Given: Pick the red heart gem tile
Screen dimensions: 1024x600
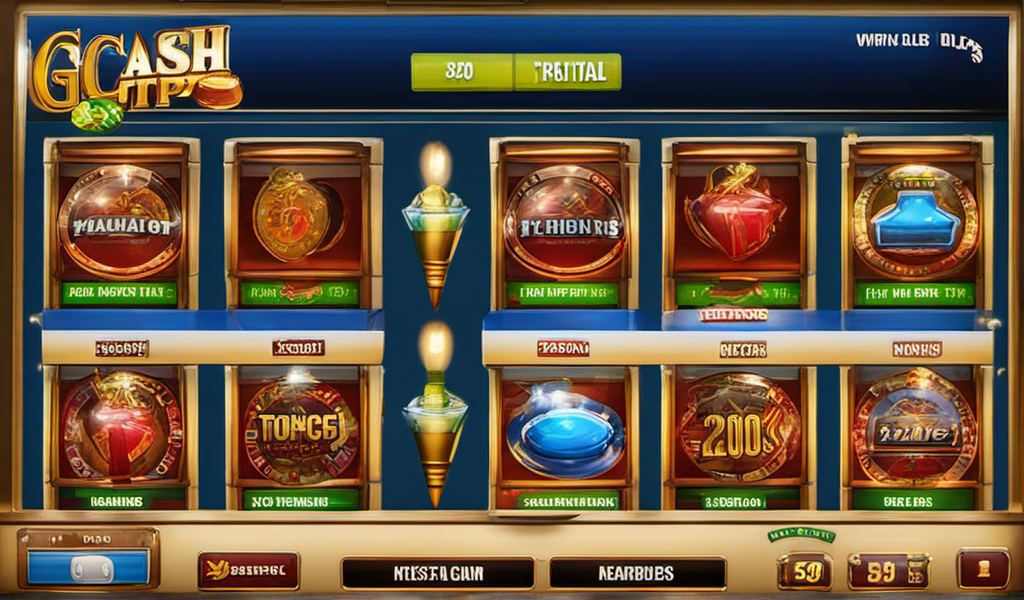Looking at the screenshot, I should [x=736, y=215].
